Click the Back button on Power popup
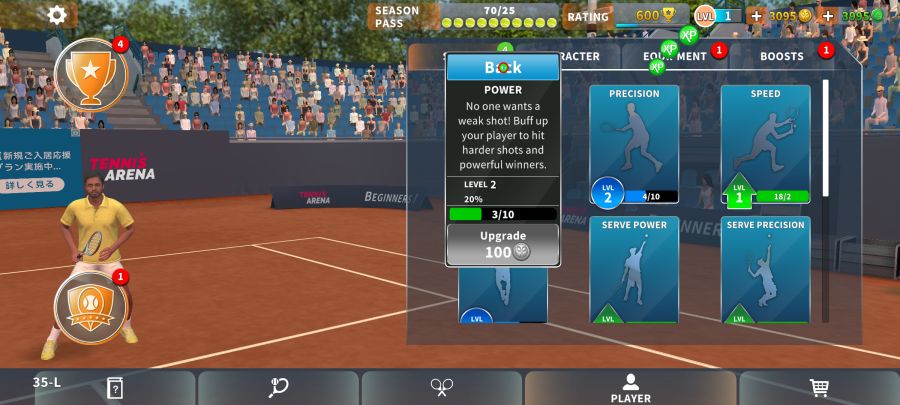 click(x=503, y=67)
